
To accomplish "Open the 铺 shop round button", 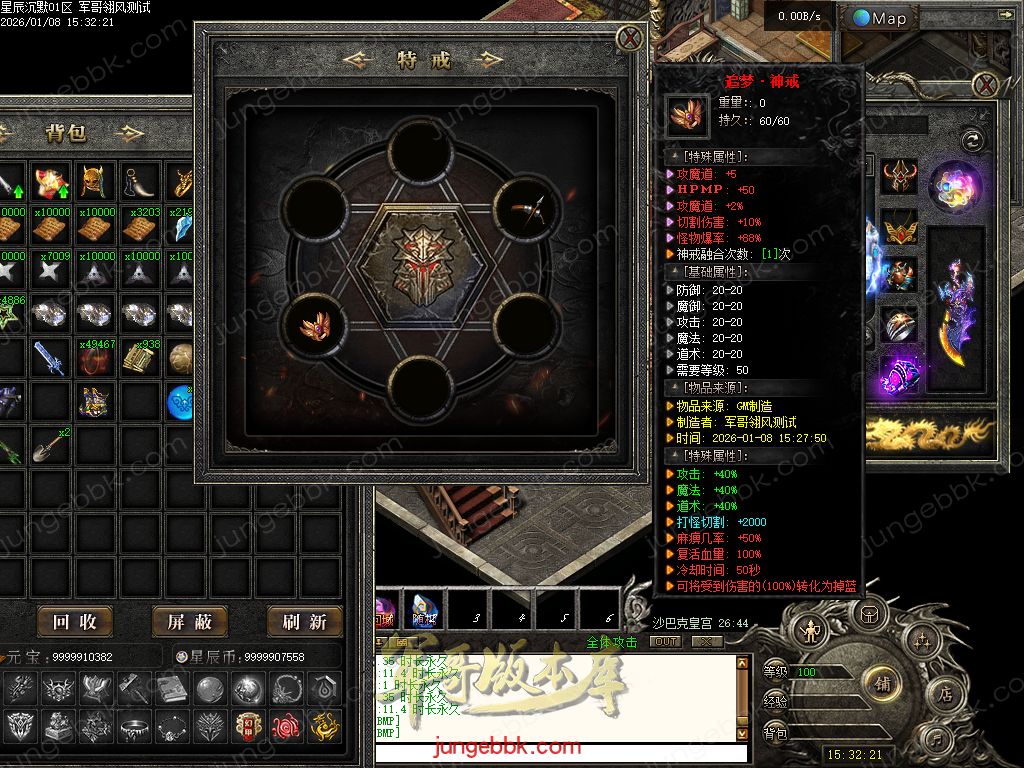I will click(x=882, y=684).
